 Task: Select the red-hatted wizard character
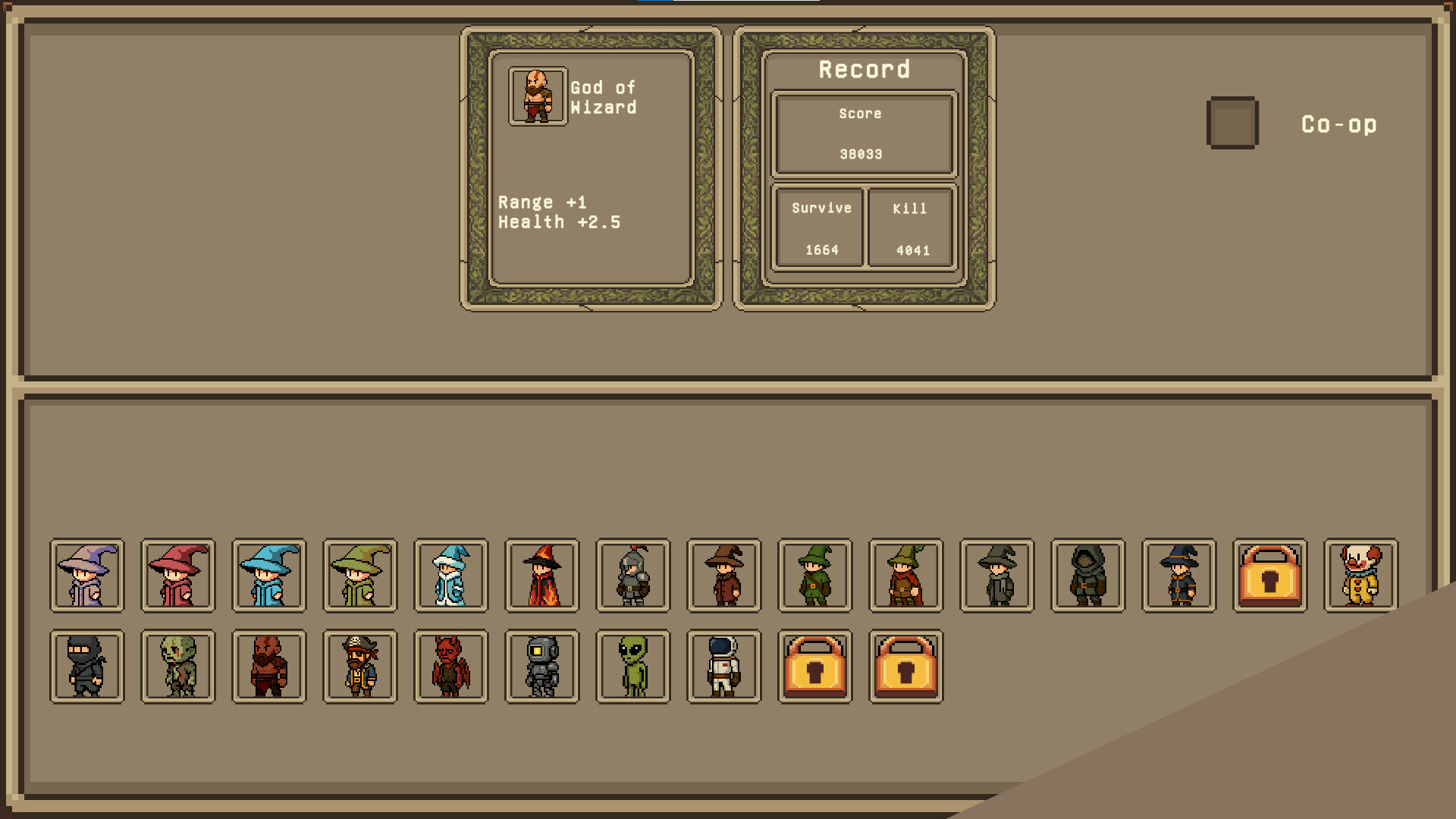coord(177,575)
